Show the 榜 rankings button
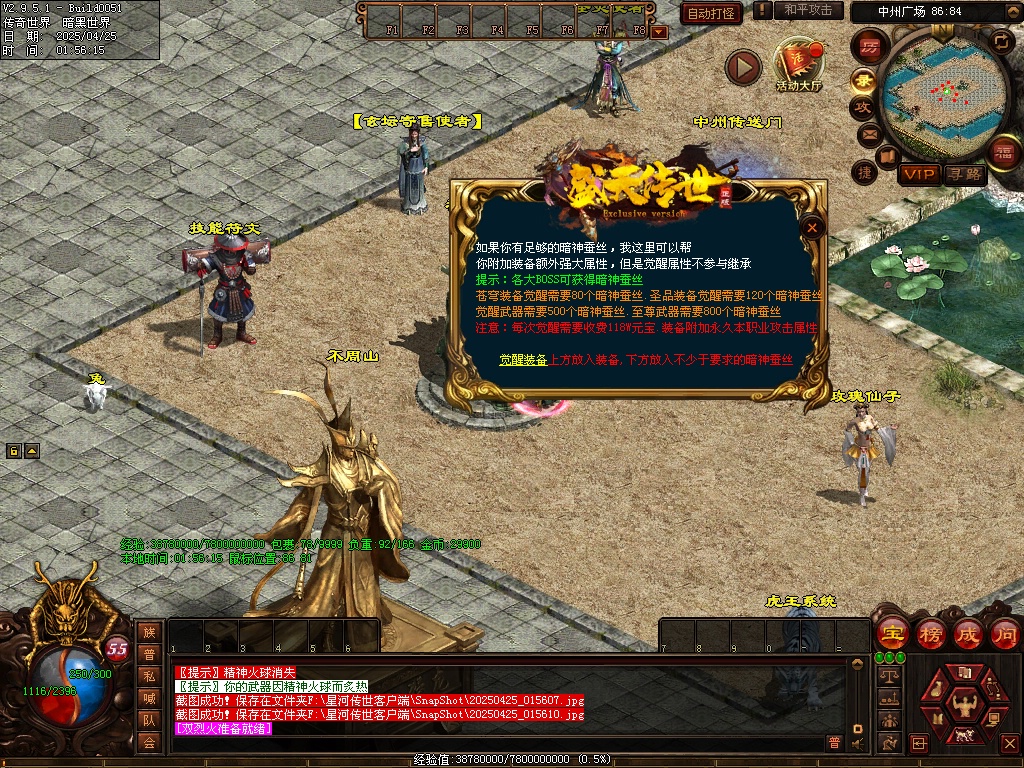Screen dimensions: 1024x768 (x=930, y=633)
